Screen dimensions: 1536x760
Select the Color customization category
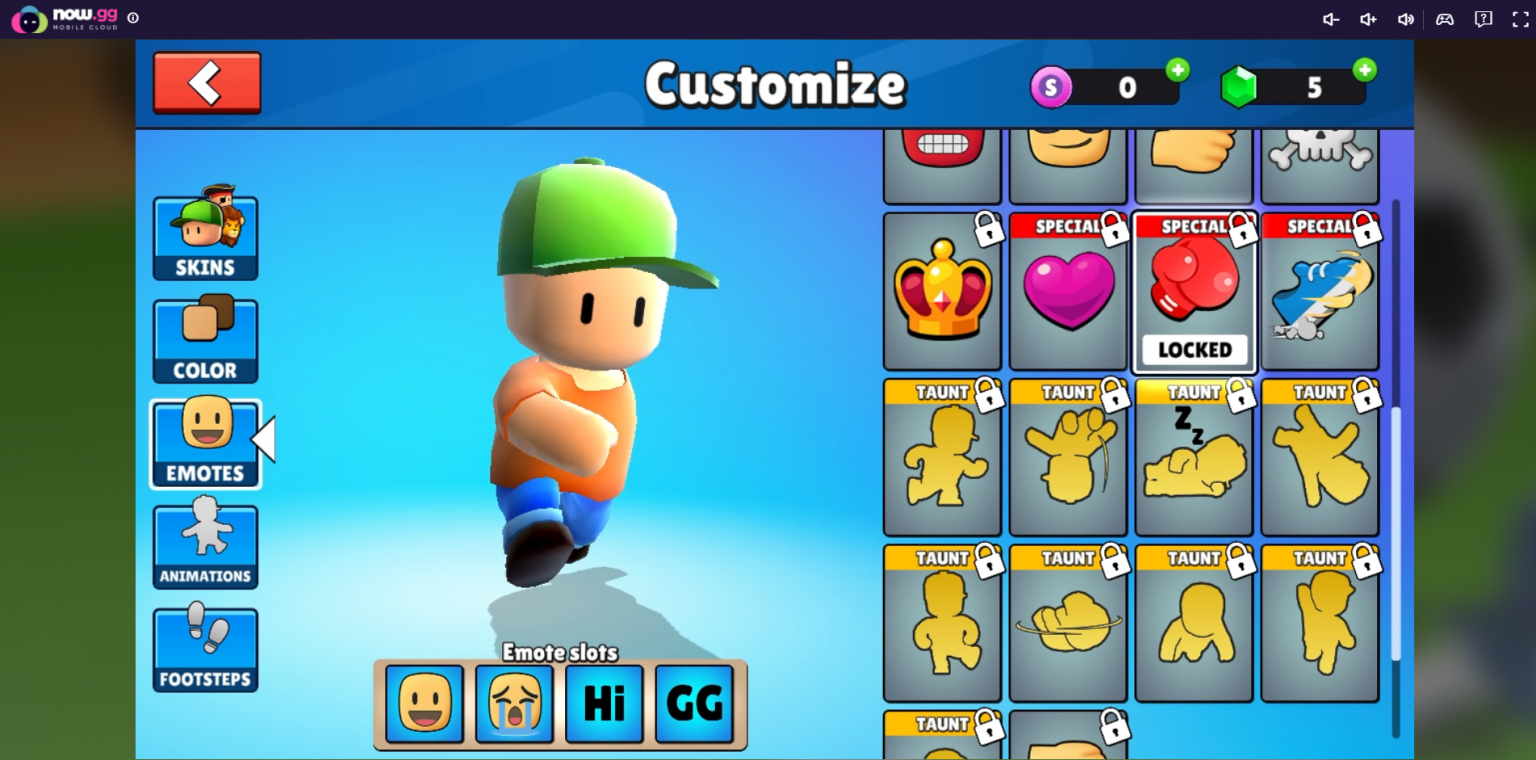point(205,340)
